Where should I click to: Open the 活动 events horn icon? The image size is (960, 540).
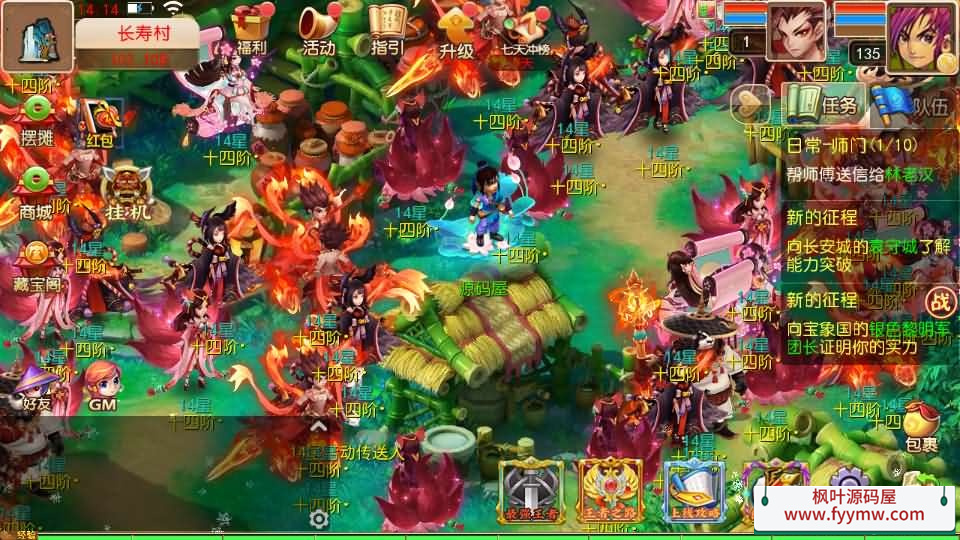[318, 28]
